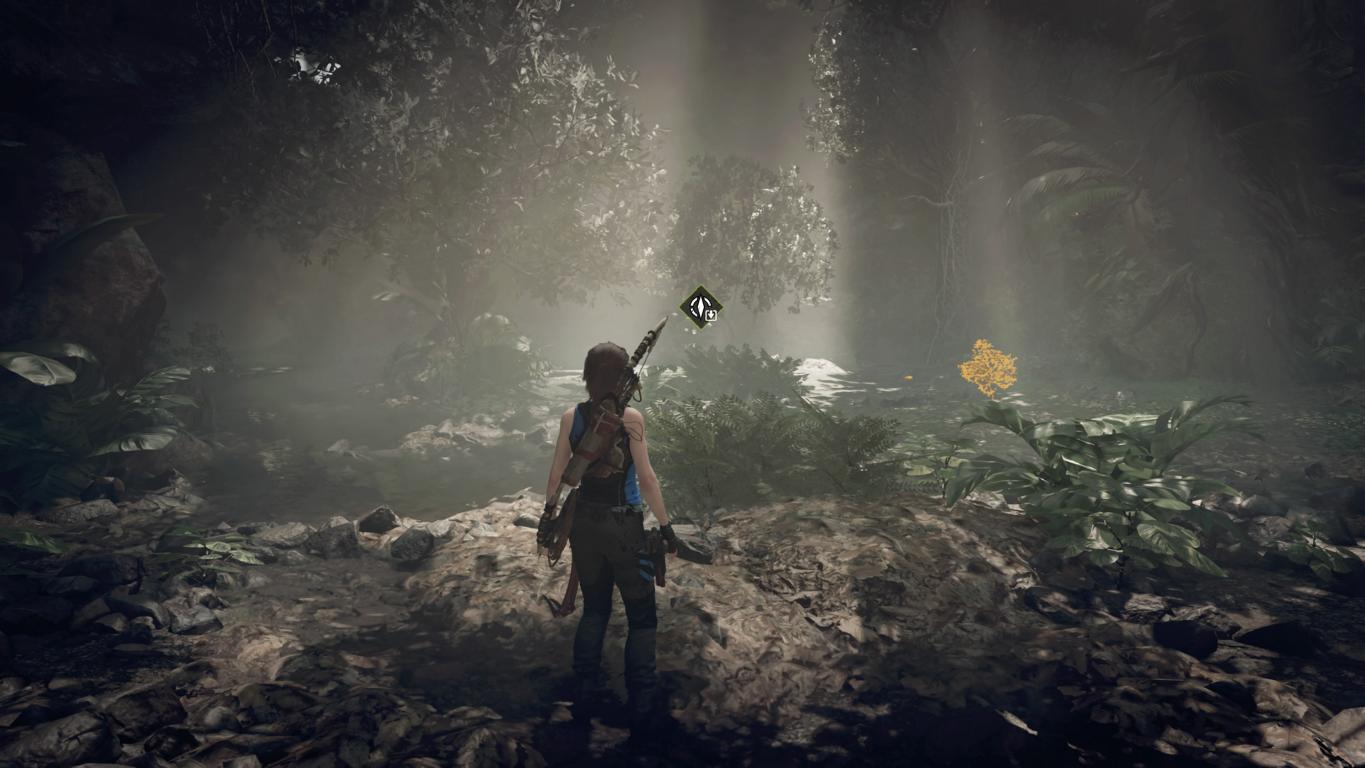The image size is (1365, 768).
Task: Select the diamond objective waypoint marker
Action: [700, 306]
